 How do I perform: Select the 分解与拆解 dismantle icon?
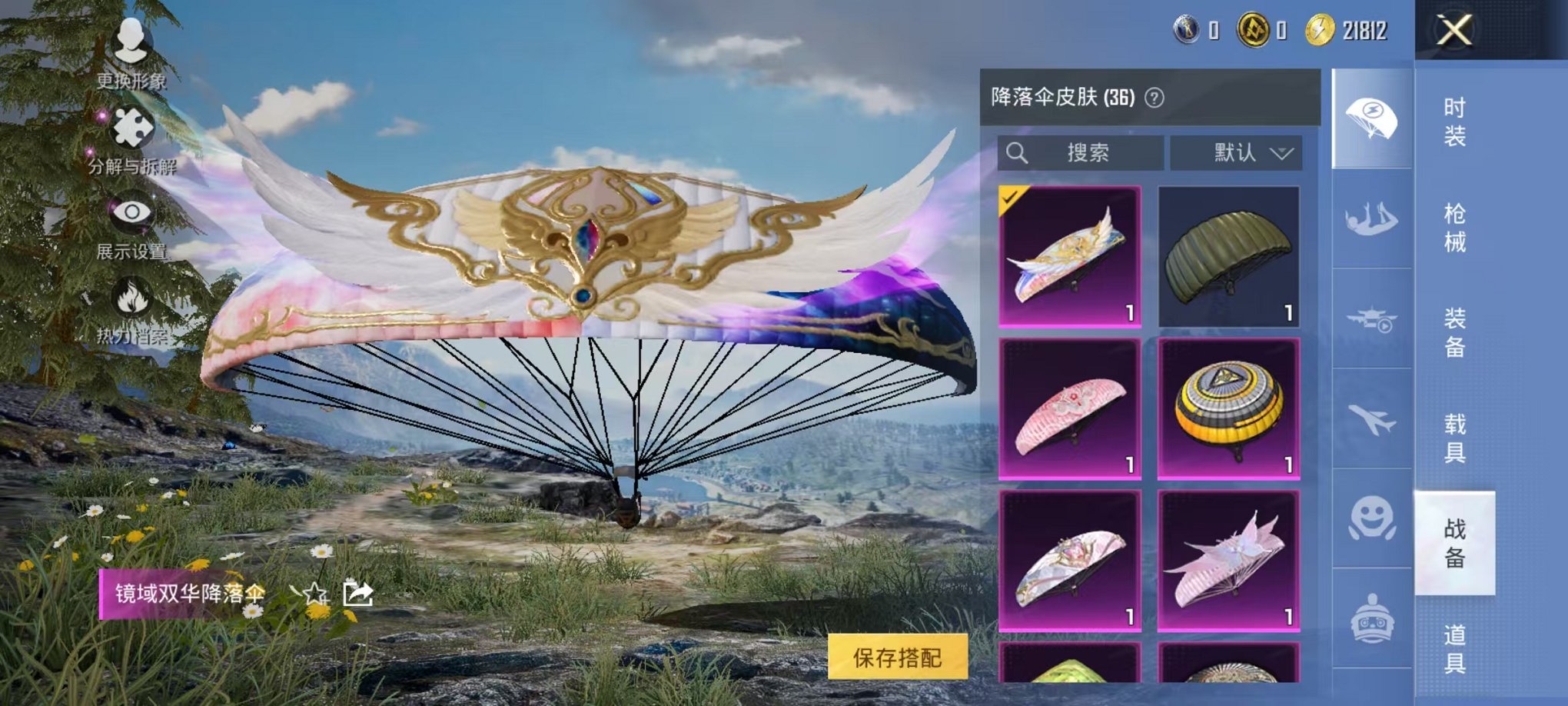(x=132, y=129)
